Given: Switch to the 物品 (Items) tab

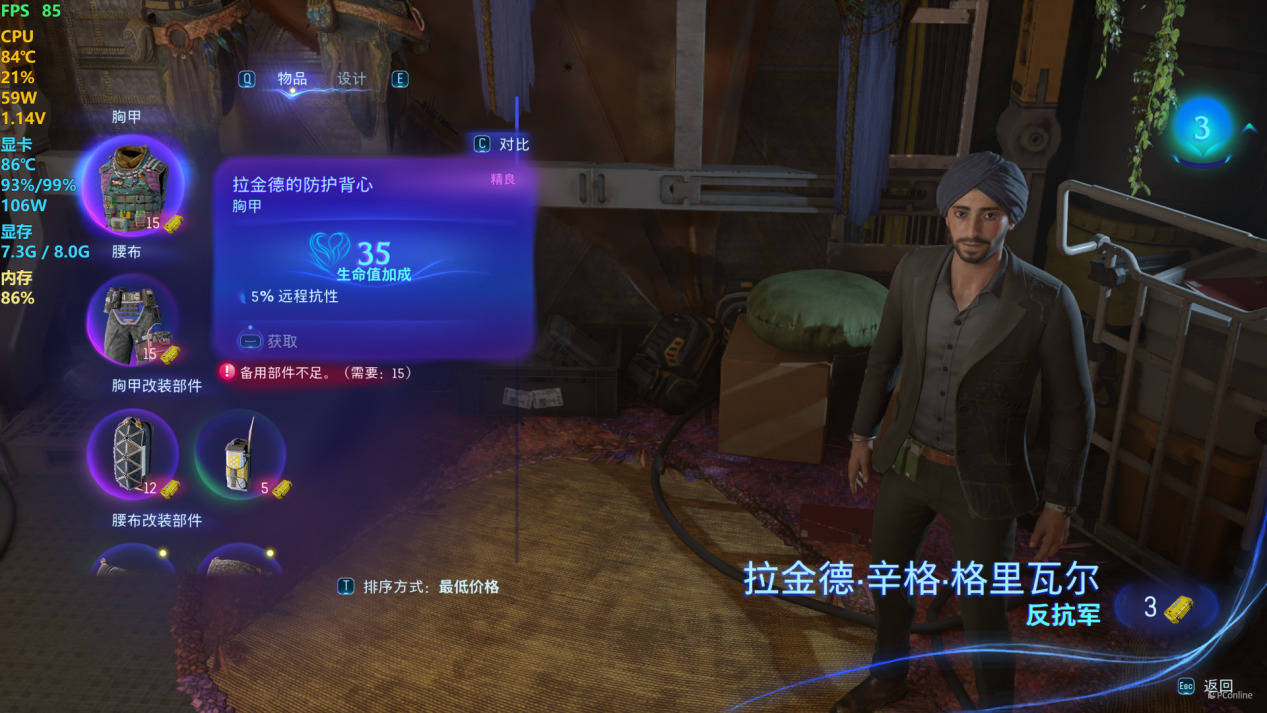Looking at the screenshot, I should pos(292,79).
